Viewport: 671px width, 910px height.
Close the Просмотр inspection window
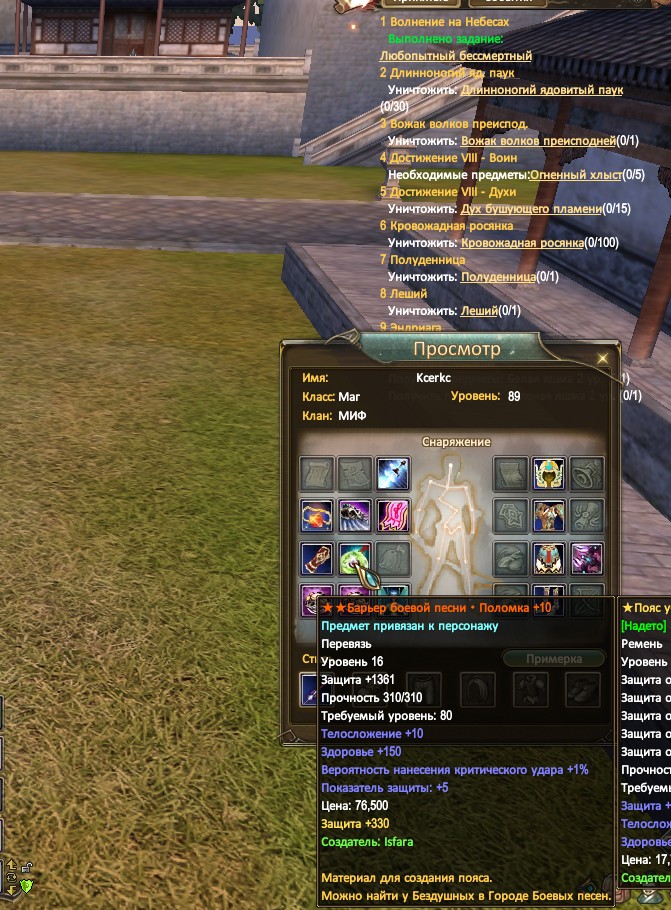click(602, 357)
